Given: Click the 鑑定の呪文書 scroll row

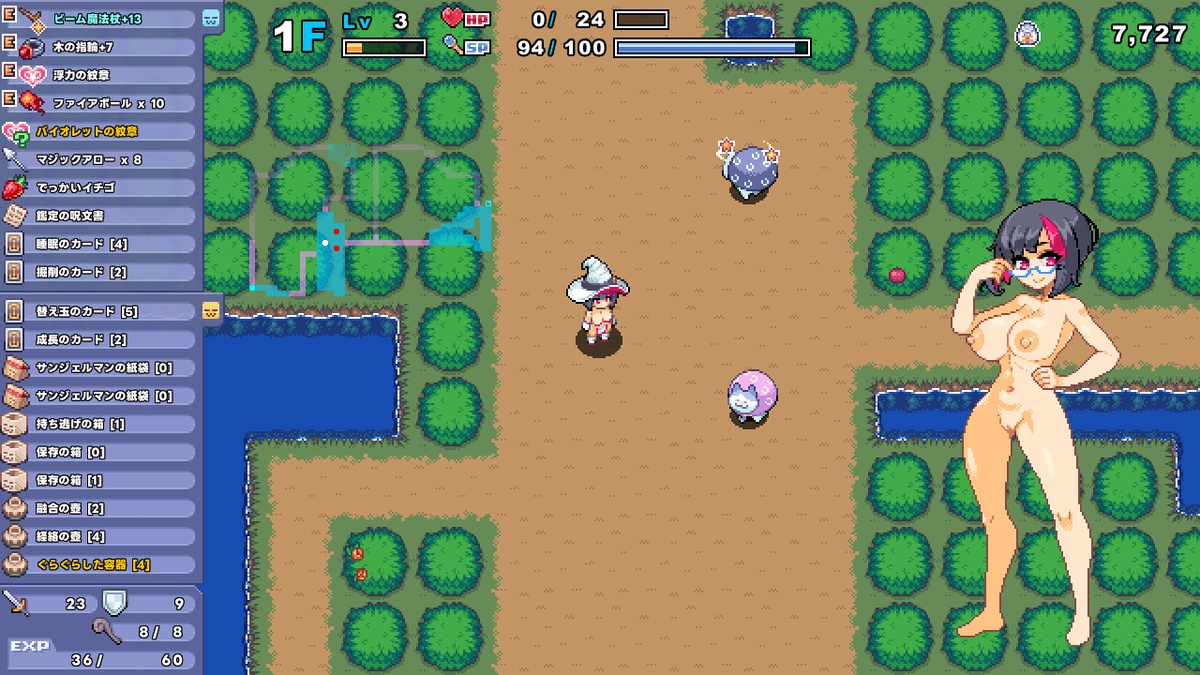Looking at the screenshot, I should click(100, 215).
